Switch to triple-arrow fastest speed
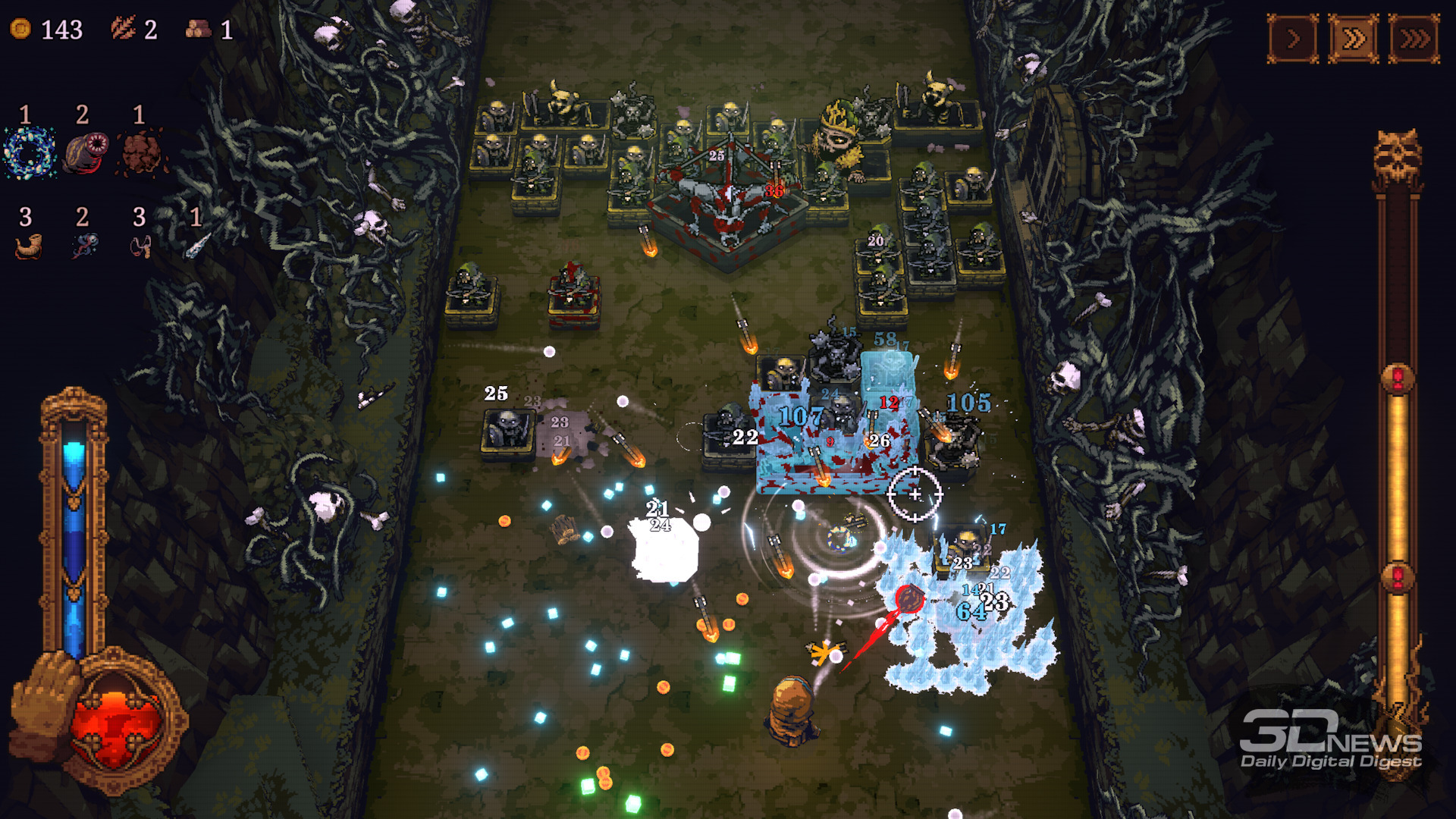The height and width of the screenshot is (819, 1456). click(x=1414, y=39)
